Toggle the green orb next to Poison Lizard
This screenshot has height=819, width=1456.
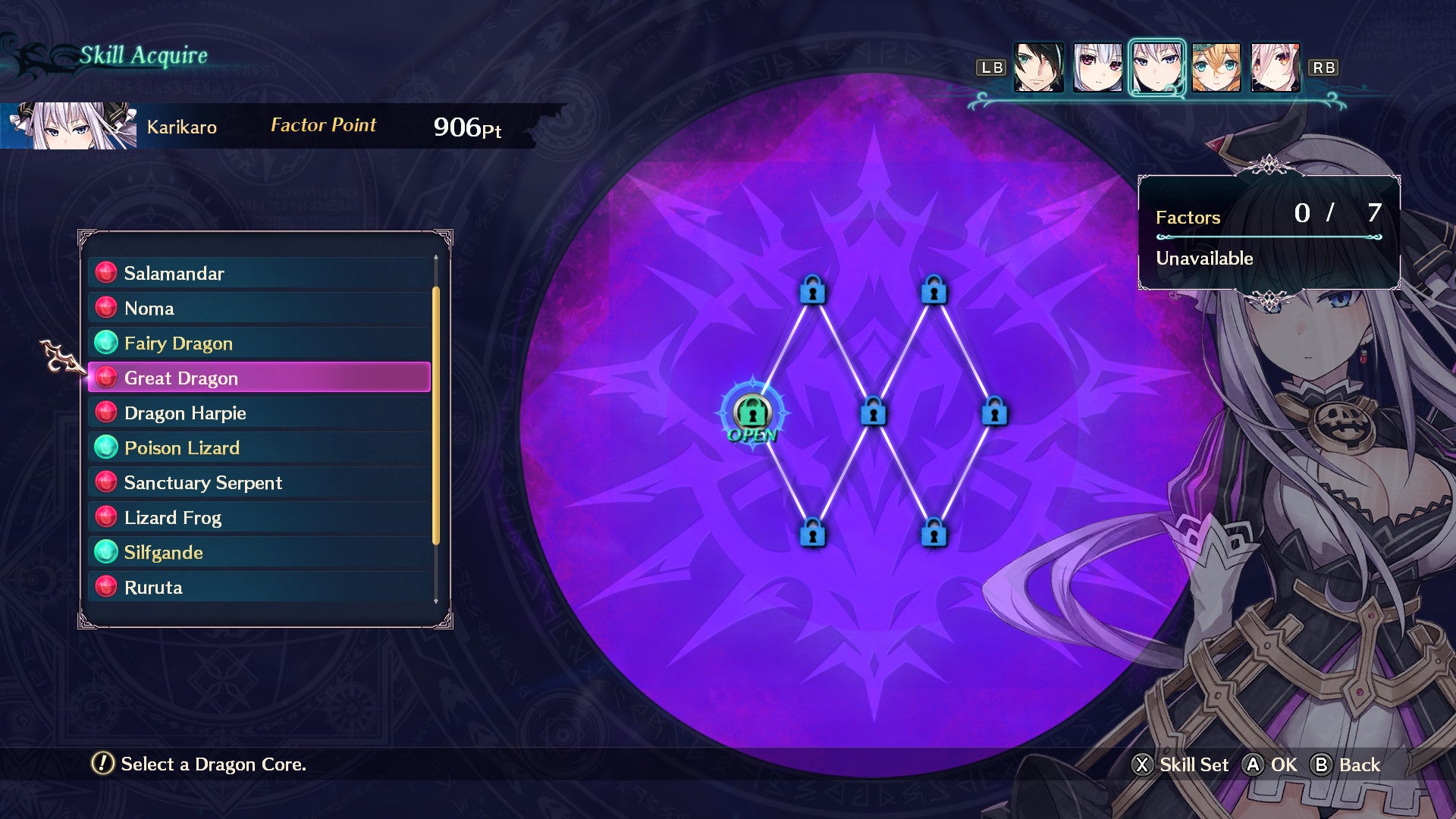pyautogui.click(x=106, y=447)
